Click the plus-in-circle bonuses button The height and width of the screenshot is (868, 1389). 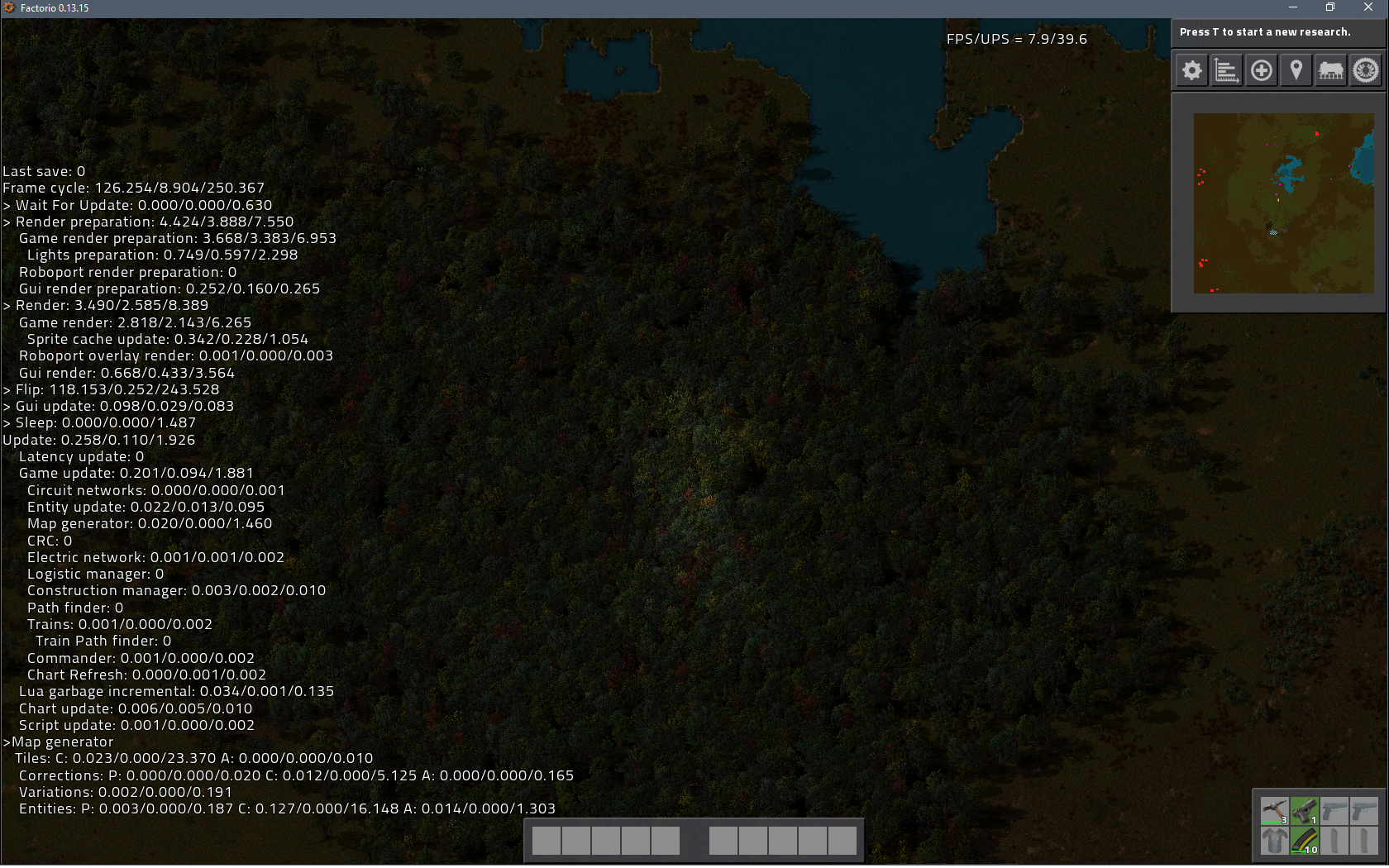[1261, 70]
